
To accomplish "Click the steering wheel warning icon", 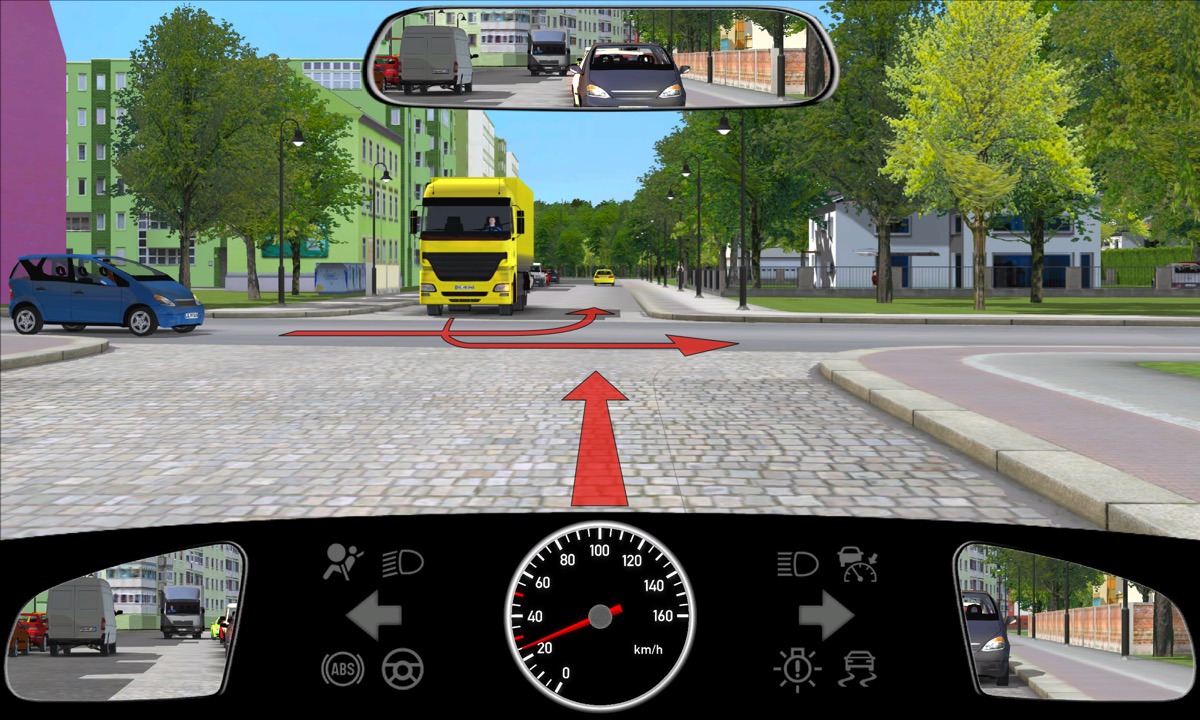I will 403,668.
